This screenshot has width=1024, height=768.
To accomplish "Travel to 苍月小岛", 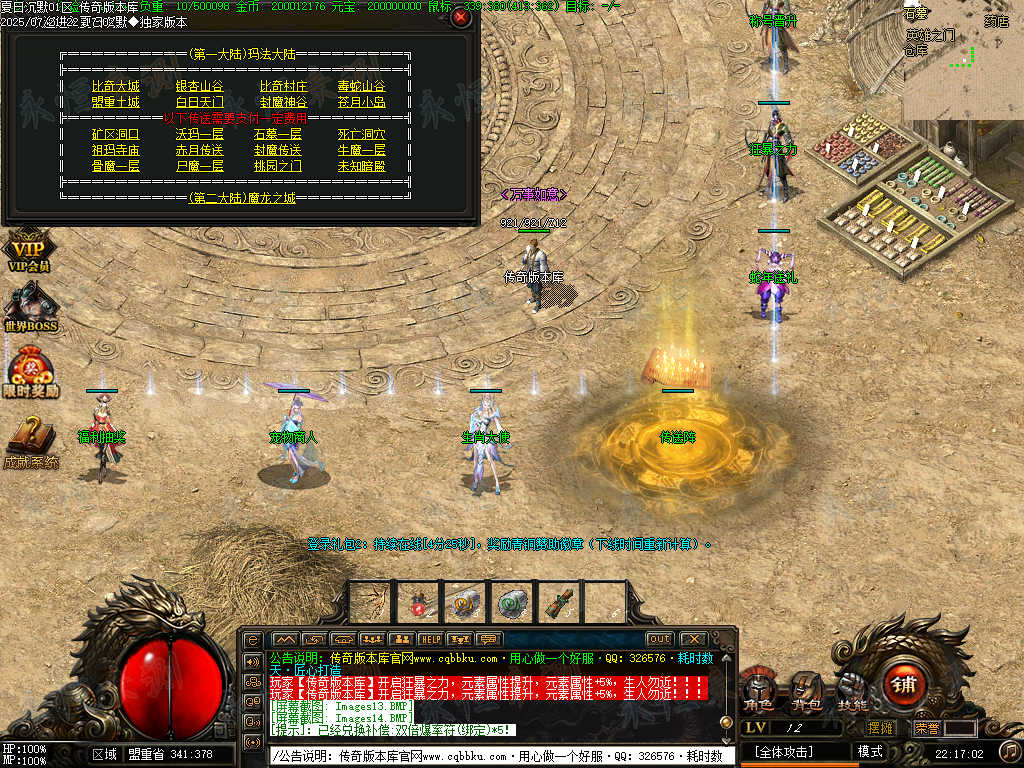I will pyautogui.click(x=361, y=102).
